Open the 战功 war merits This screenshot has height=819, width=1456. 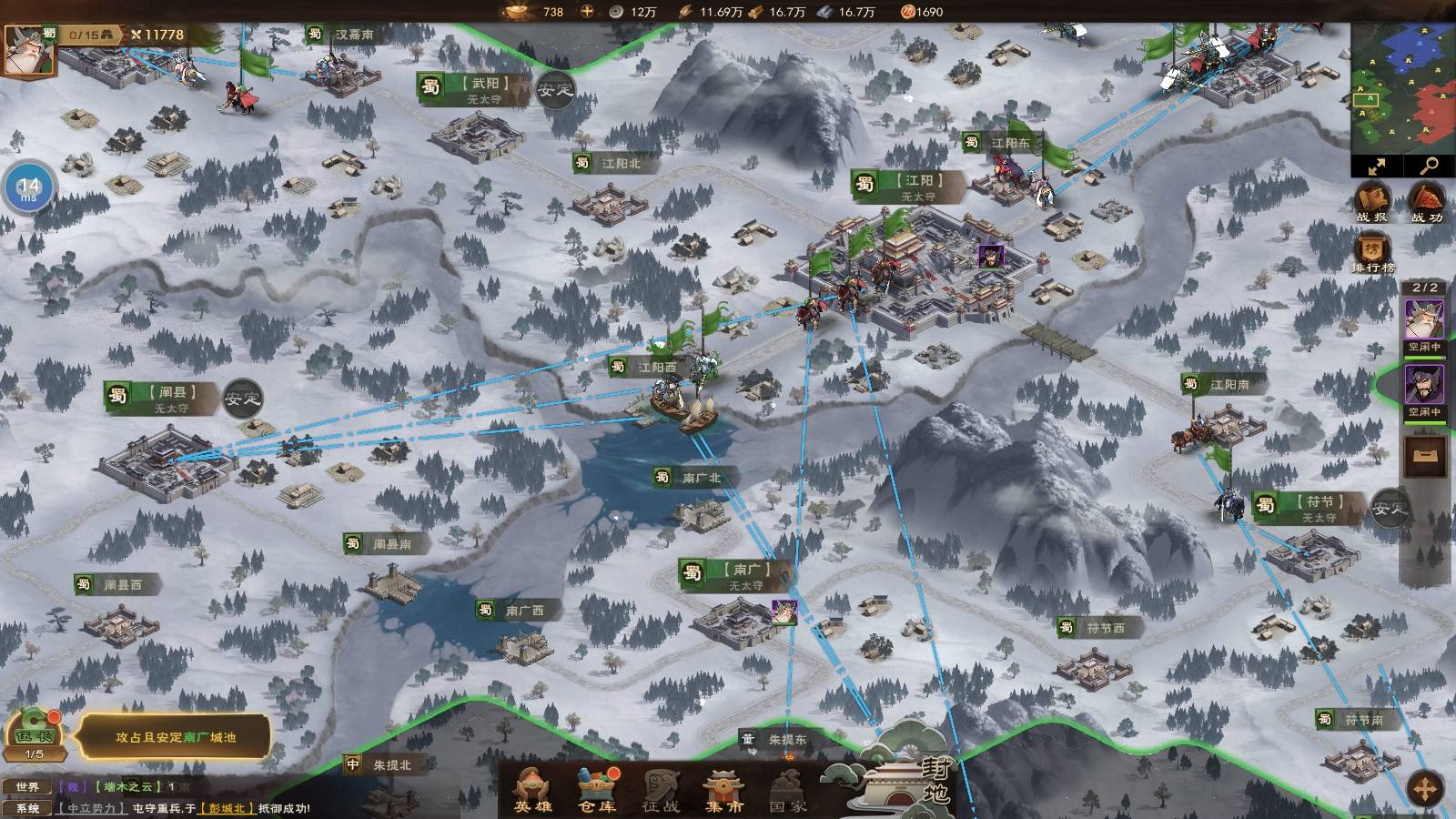coord(1426,202)
